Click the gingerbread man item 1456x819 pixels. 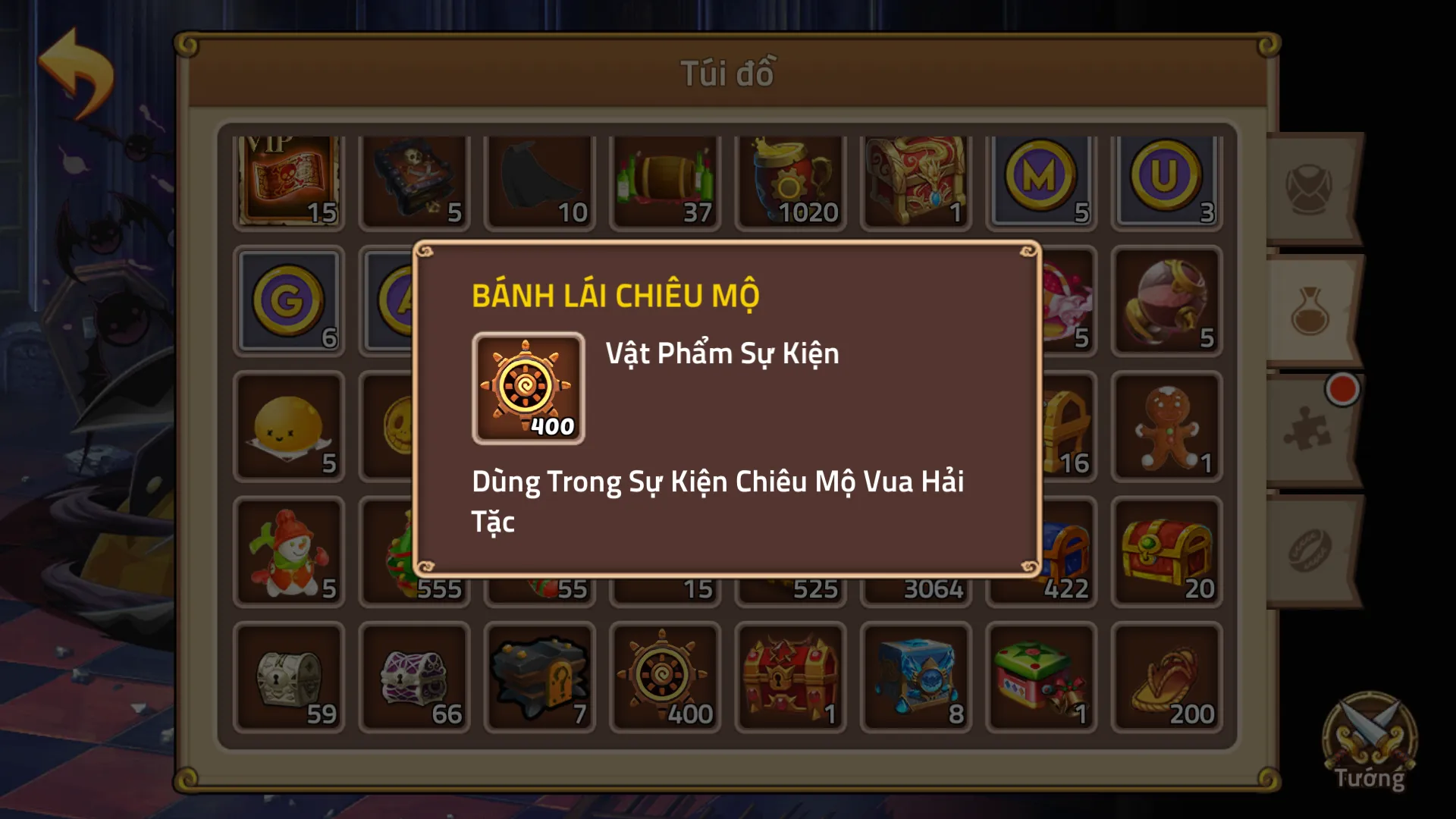click(1166, 427)
